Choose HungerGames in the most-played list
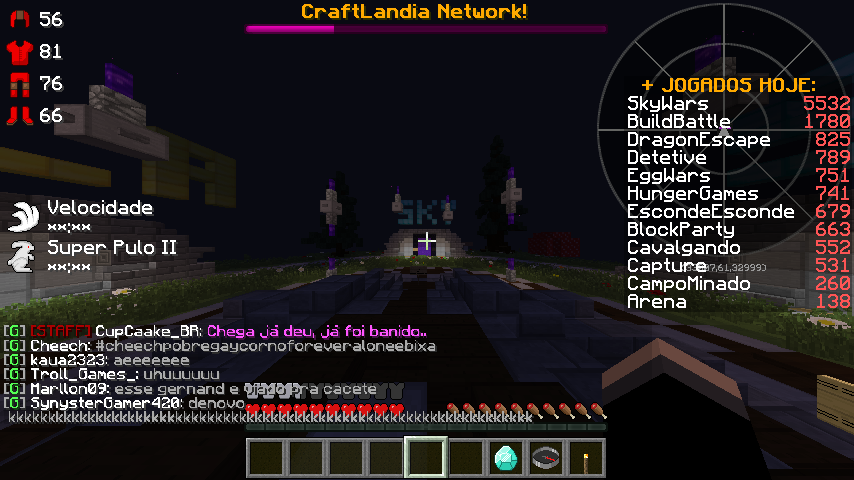The height and width of the screenshot is (480, 854). [692, 194]
